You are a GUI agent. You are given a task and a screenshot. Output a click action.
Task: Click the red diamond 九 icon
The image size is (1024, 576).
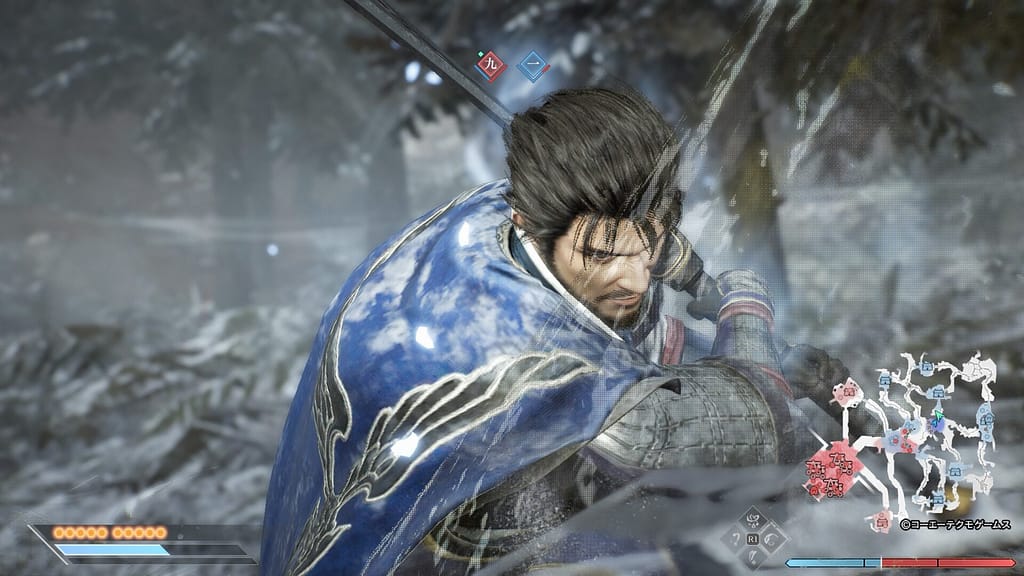[490, 66]
